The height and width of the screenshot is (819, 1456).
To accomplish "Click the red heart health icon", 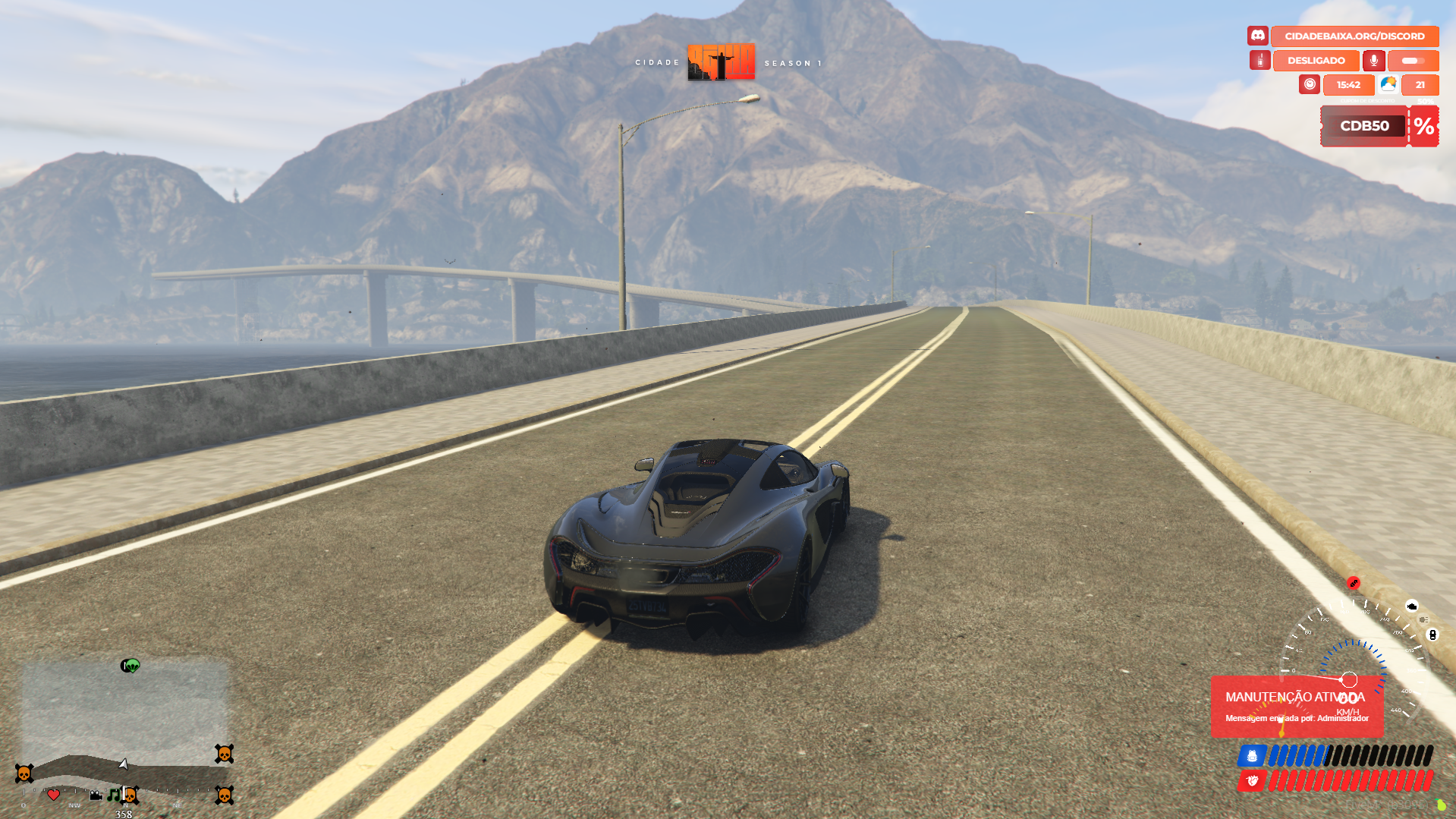I will click(x=1252, y=780).
